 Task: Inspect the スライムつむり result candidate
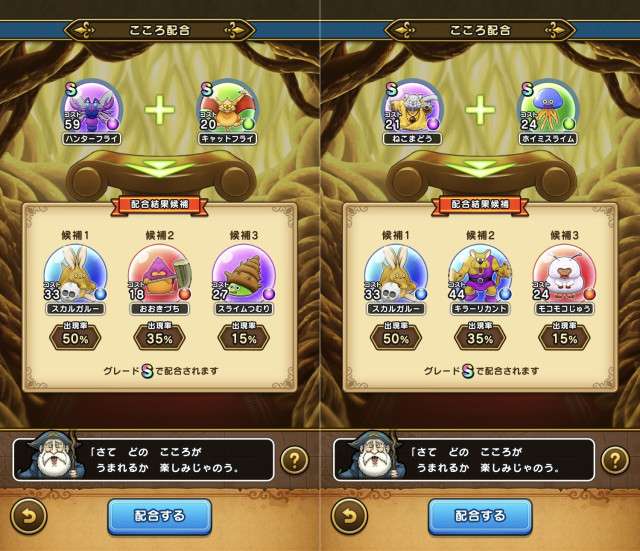tap(243, 273)
